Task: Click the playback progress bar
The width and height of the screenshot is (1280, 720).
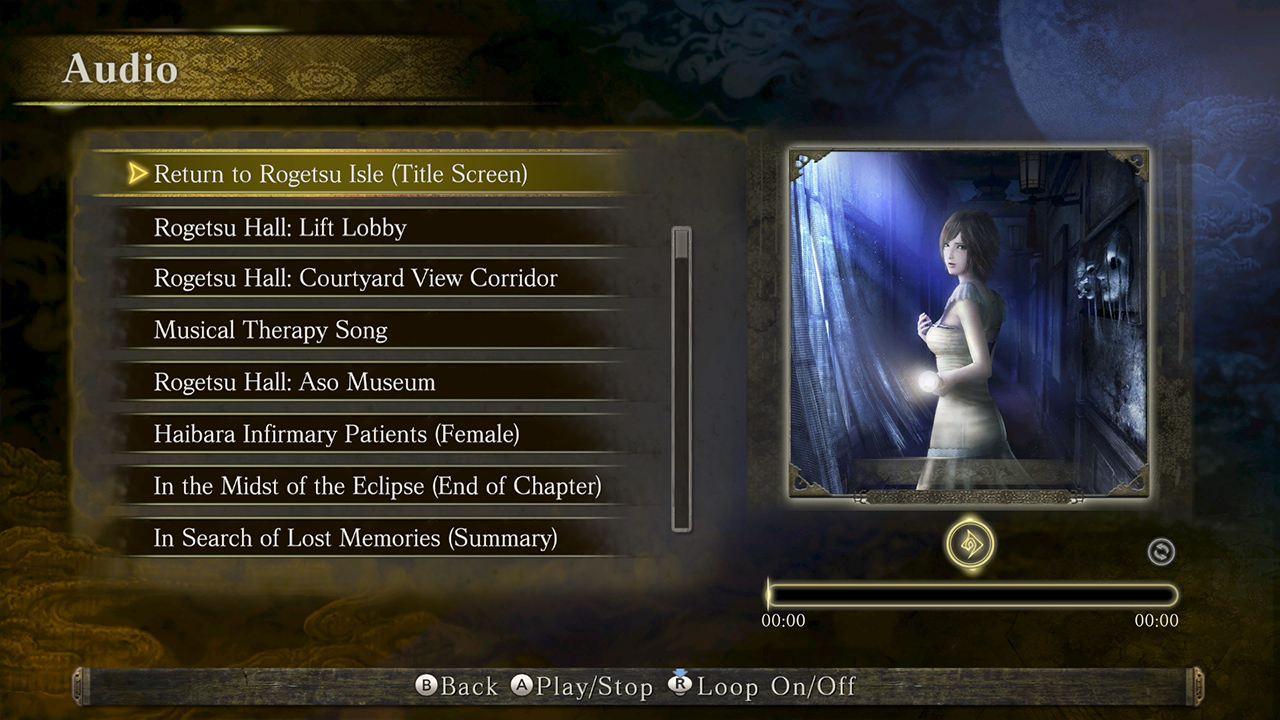Action: [970, 594]
